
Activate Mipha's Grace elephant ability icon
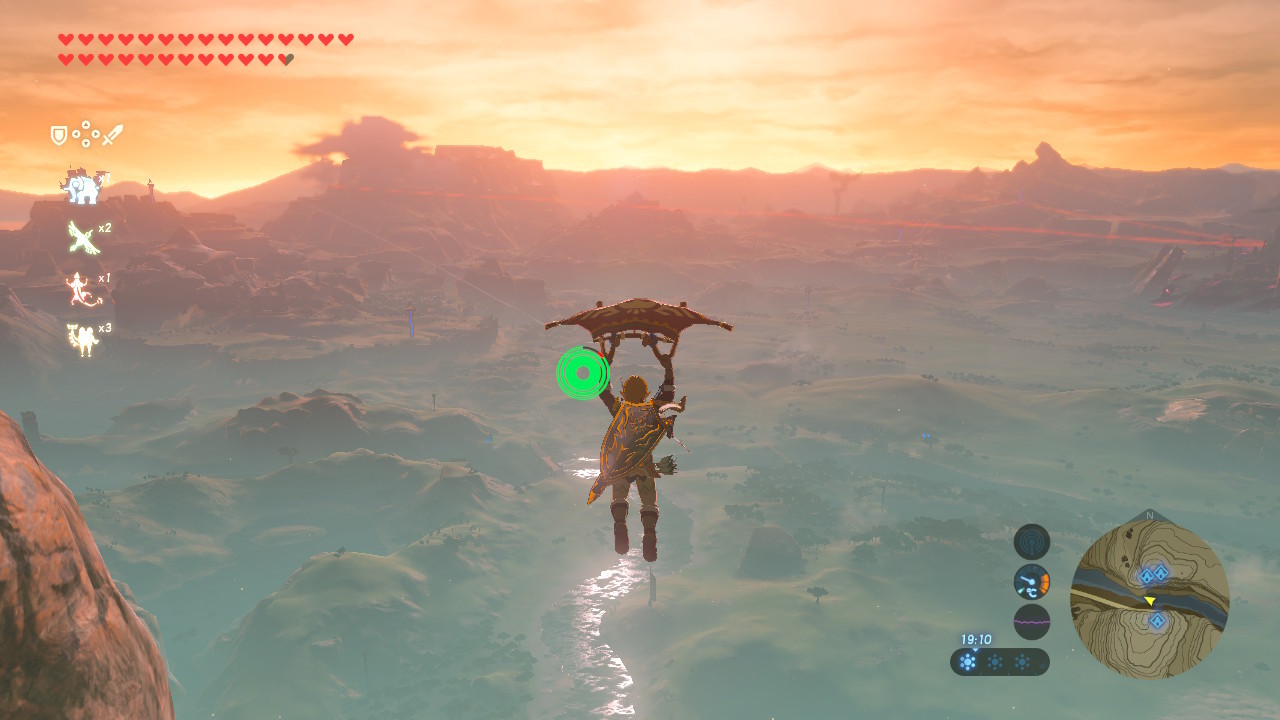[81, 186]
